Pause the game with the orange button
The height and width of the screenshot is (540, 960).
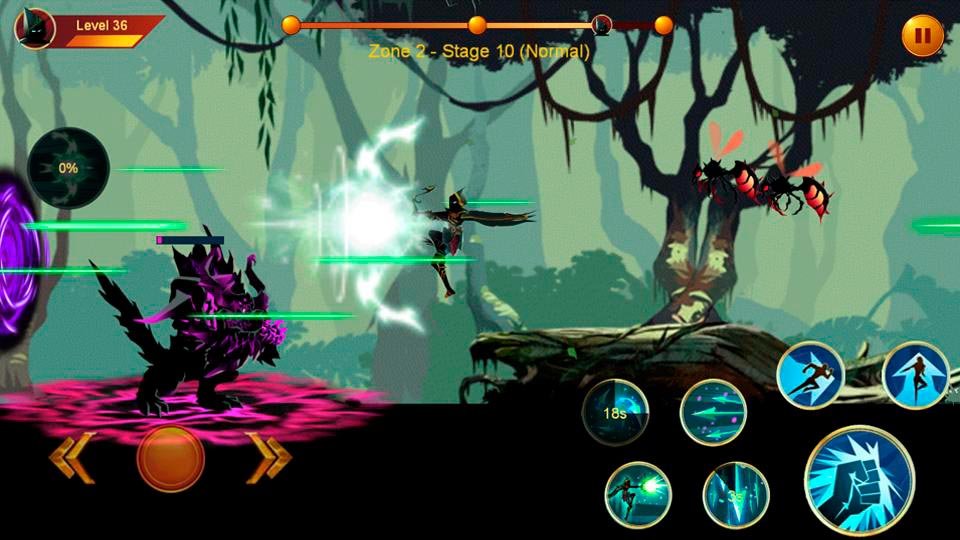click(922, 37)
